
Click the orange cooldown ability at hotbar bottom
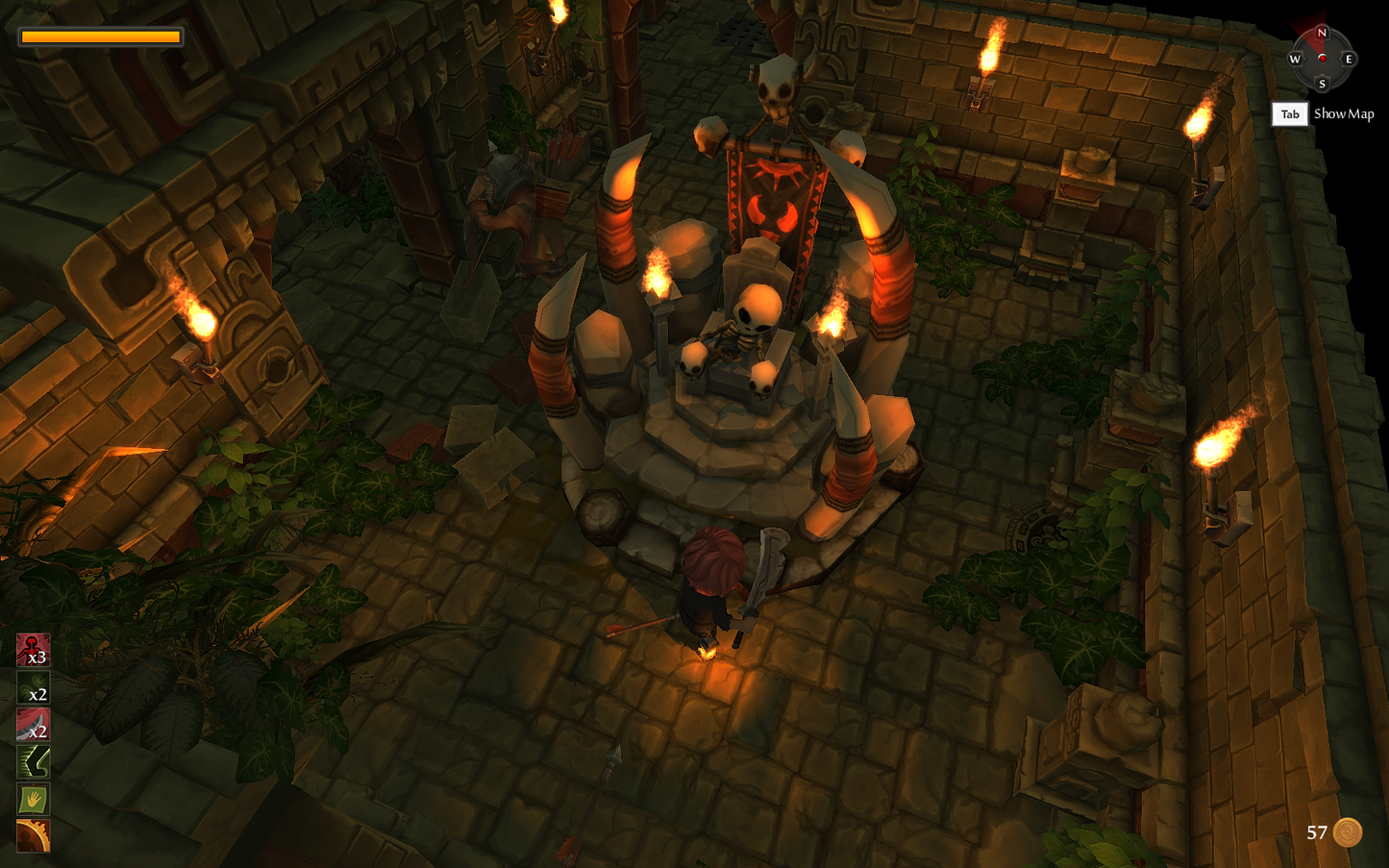[x=31, y=835]
